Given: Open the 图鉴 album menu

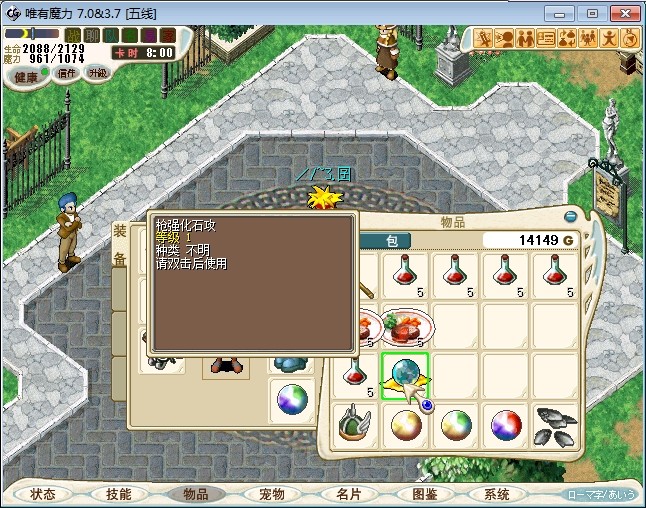Looking at the screenshot, I should pos(424,494).
